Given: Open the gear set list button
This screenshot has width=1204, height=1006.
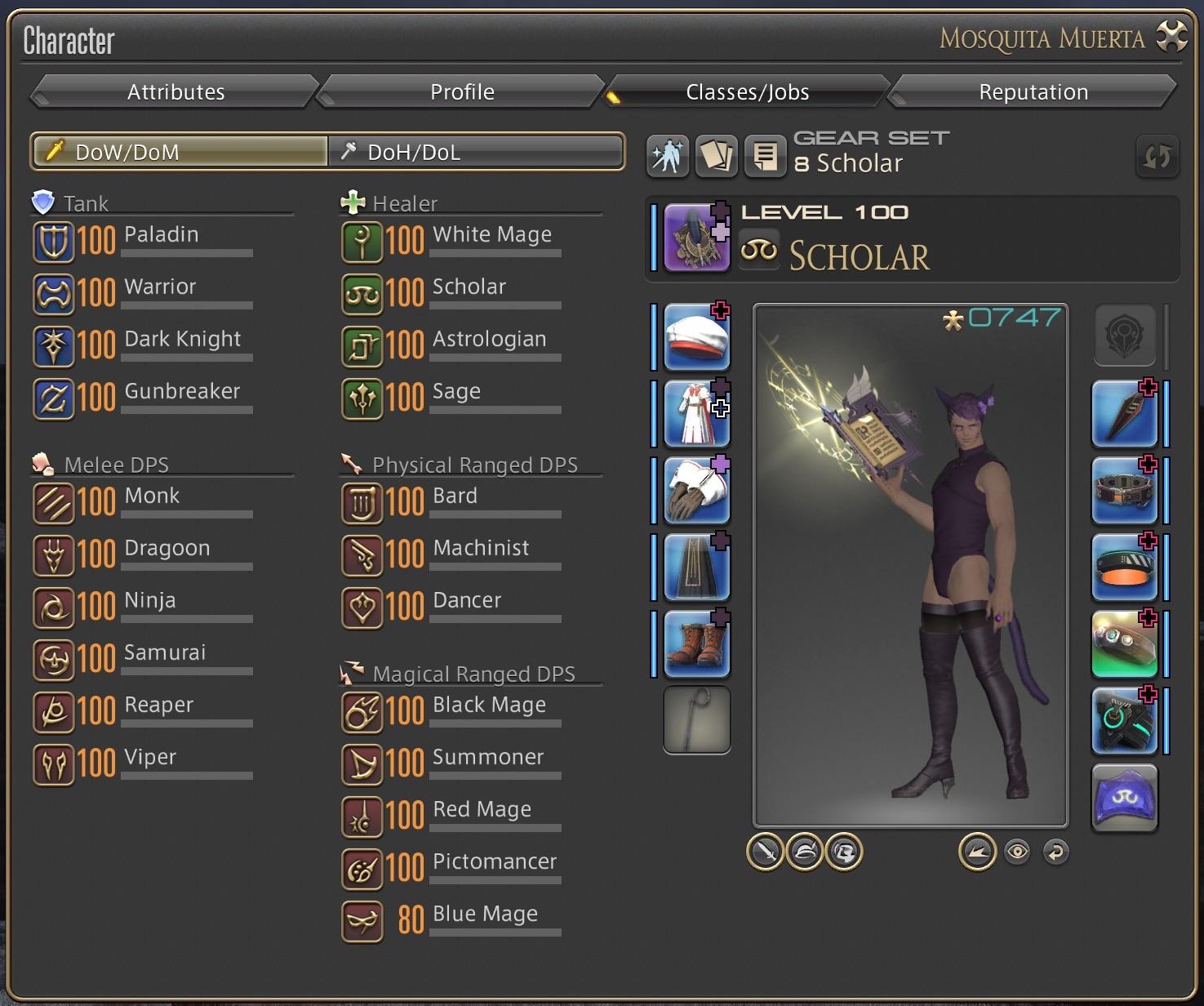Looking at the screenshot, I should 765,155.
